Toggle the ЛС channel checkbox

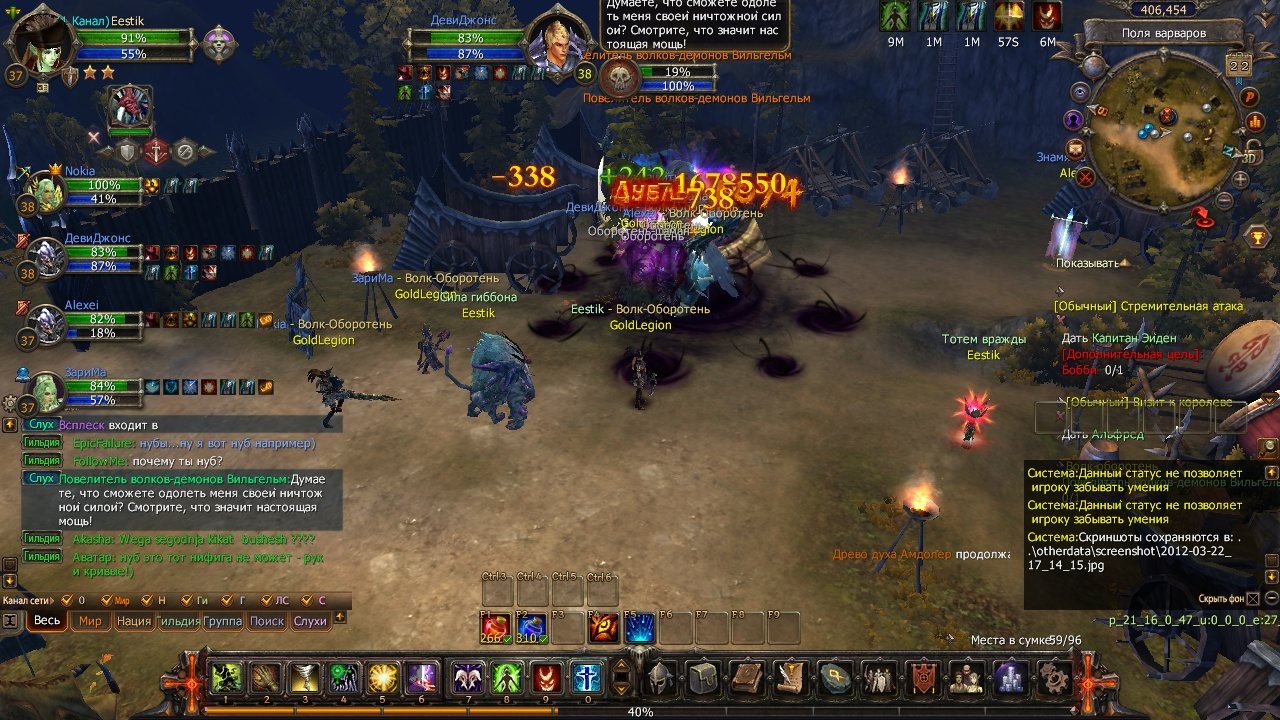[268, 600]
